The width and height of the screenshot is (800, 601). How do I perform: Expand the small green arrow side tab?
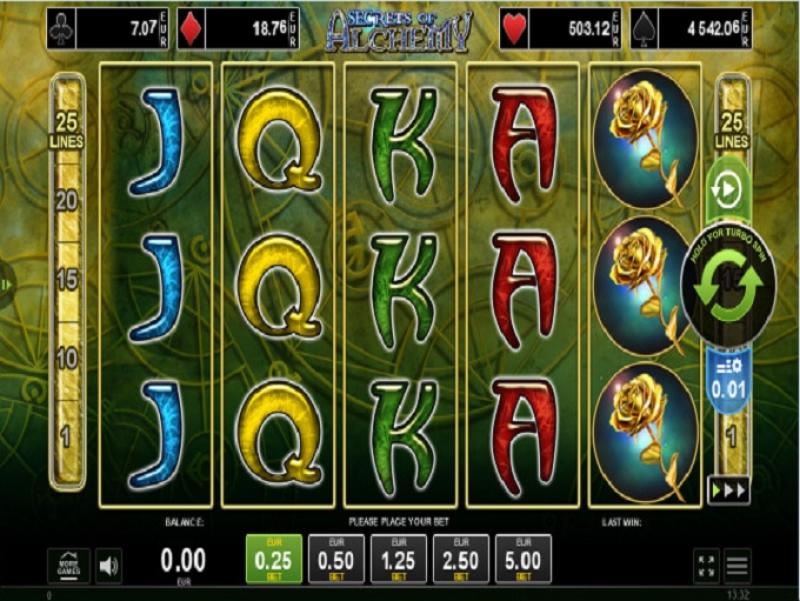click(5, 284)
